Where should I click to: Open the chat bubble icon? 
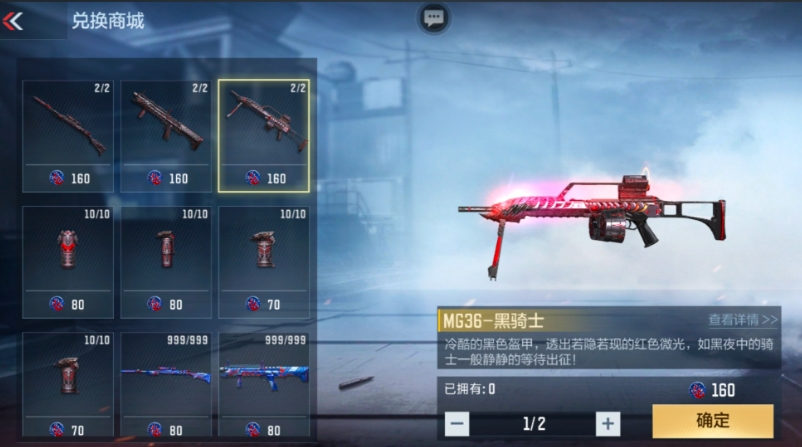(x=433, y=18)
